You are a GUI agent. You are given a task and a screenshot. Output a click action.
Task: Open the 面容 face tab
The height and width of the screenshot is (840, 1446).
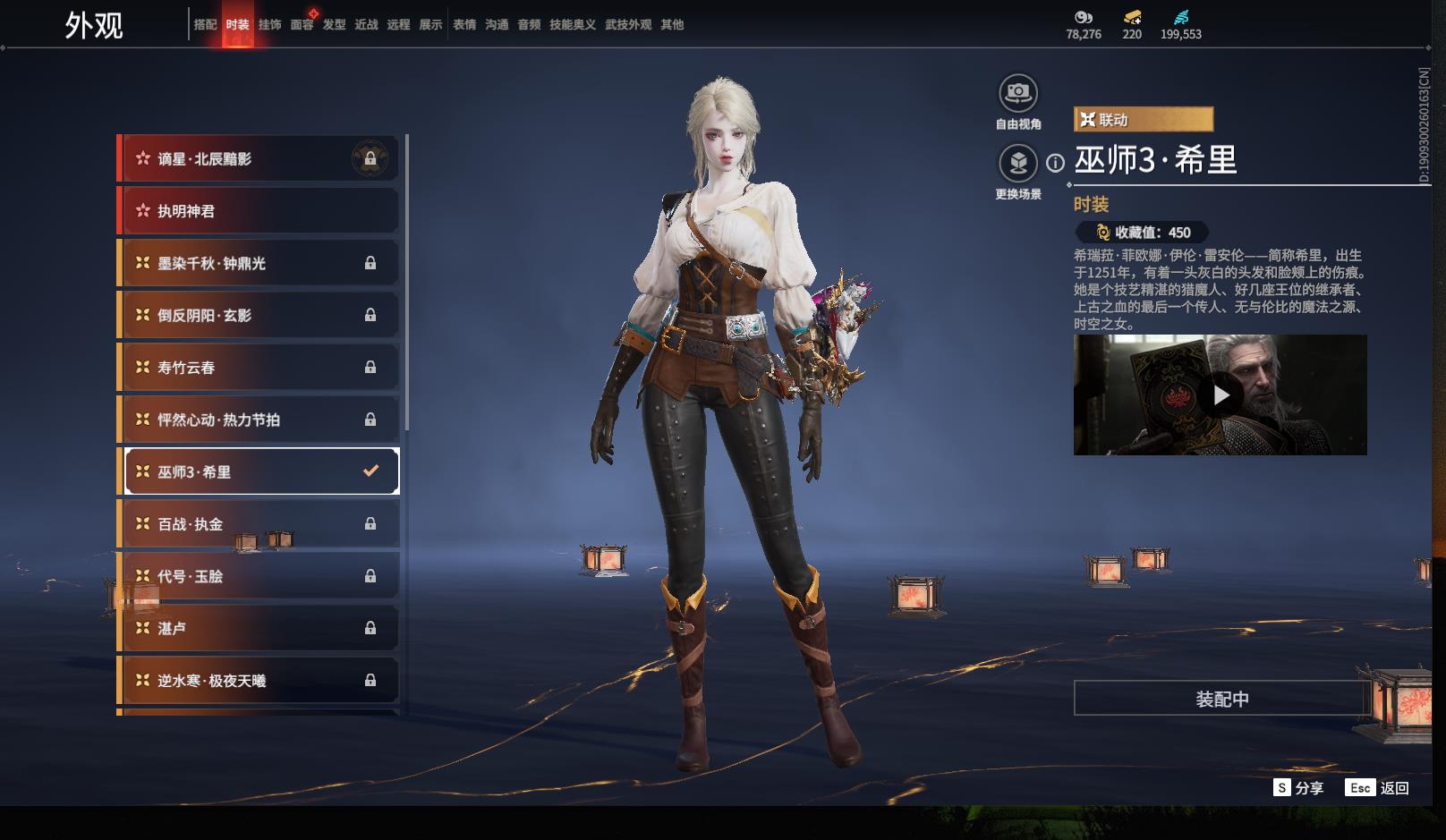[302, 25]
